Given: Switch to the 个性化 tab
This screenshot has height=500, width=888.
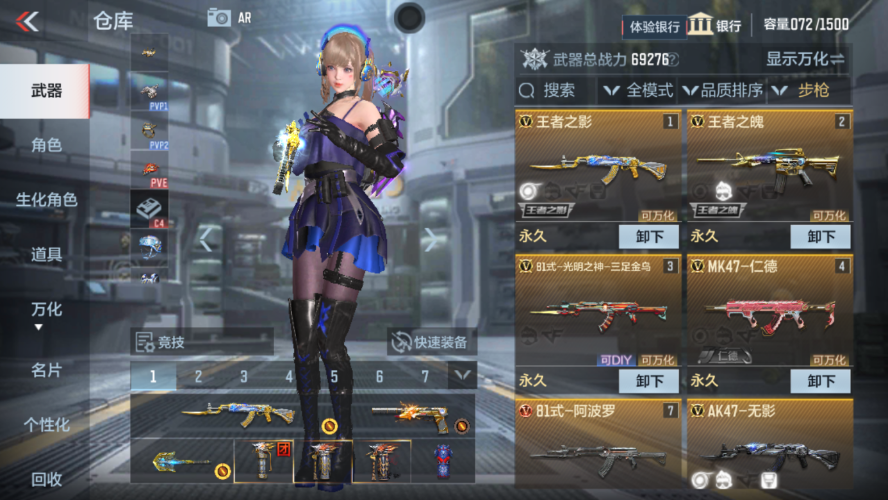Looking at the screenshot, I should point(46,425).
